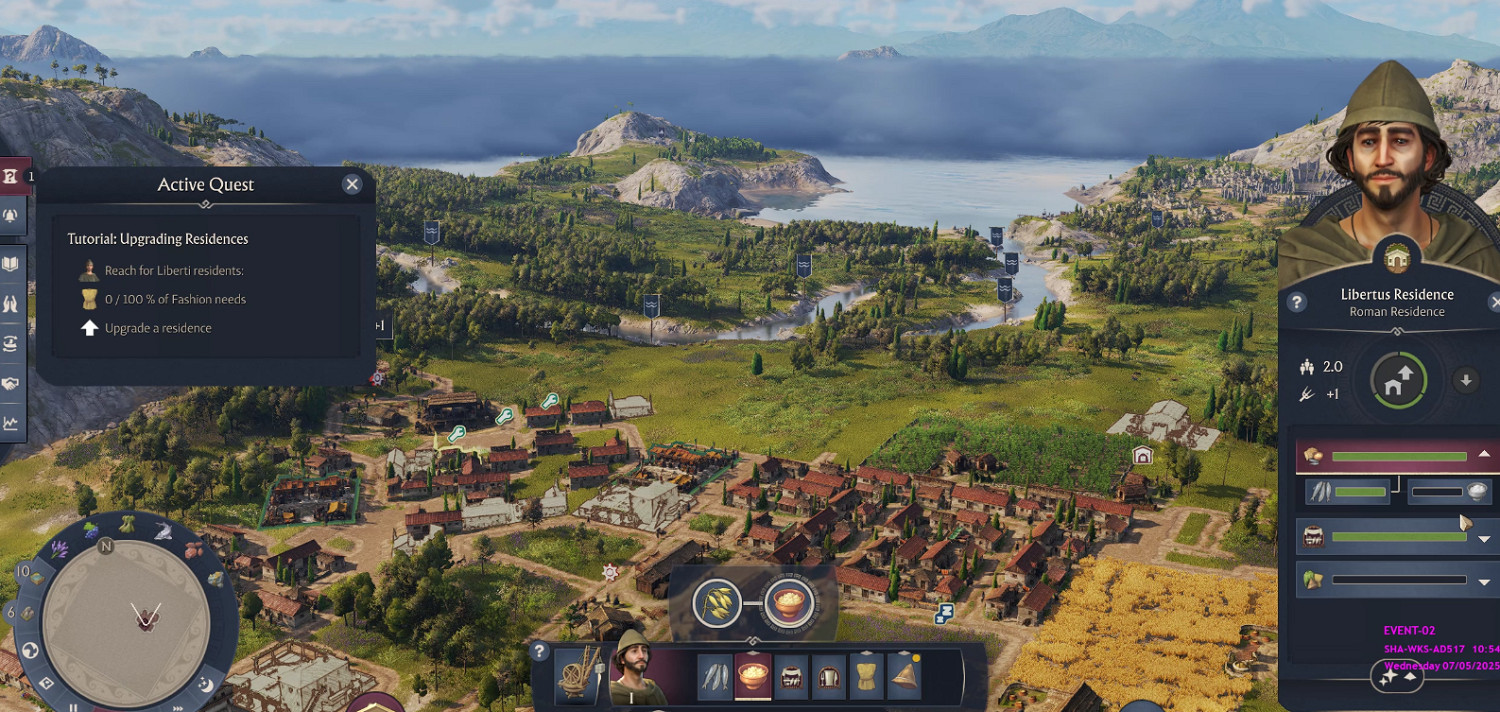The width and height of the screenshot is (1500, 712).
Task: Expand the fashion needs row
Action: tap(1484, 580)
